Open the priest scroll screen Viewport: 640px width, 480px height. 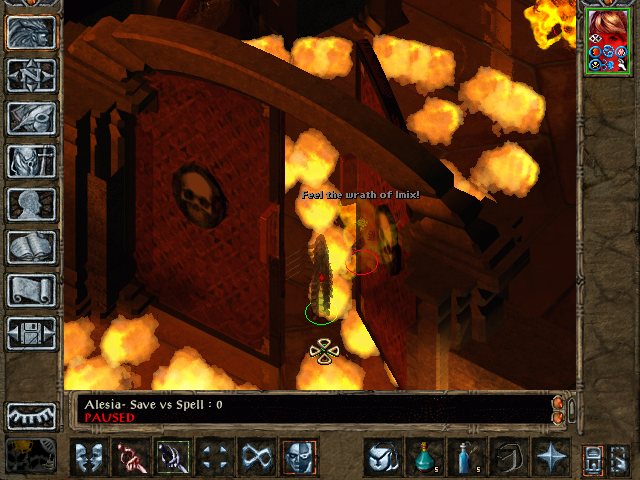[x=31, y=290]
